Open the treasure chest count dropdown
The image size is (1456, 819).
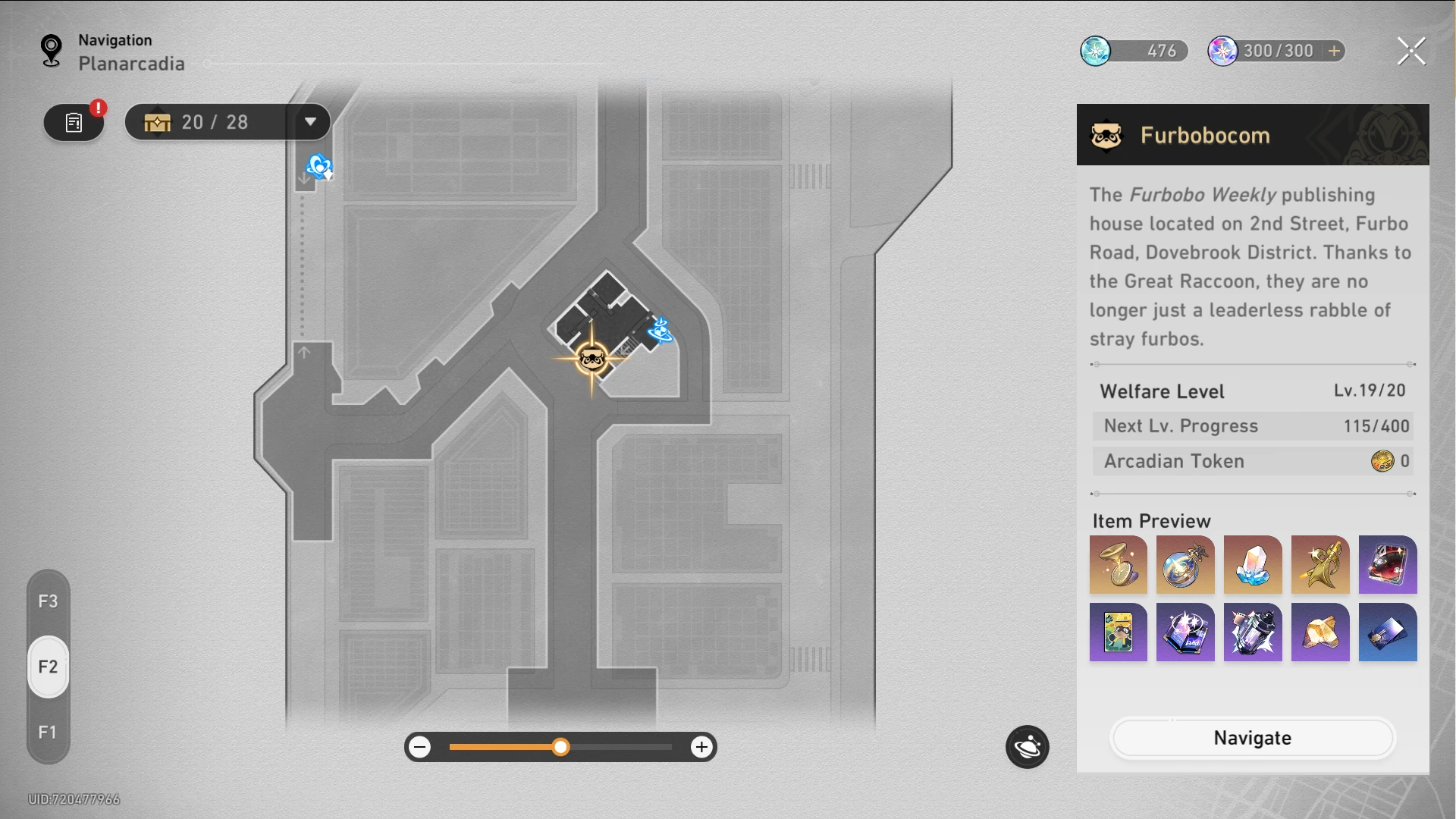click(x=310, y=122)
